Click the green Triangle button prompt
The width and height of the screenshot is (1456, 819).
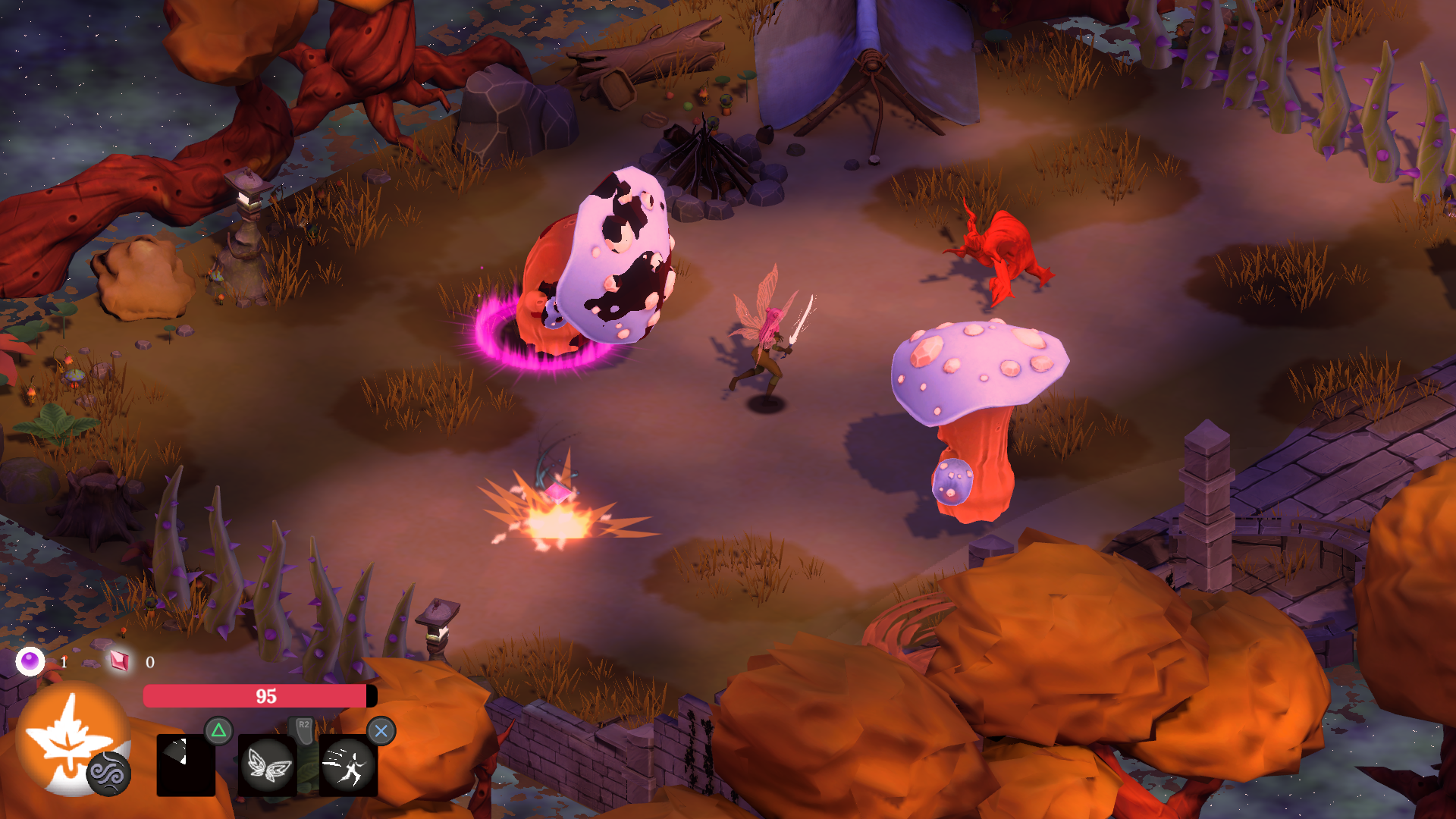219,730
